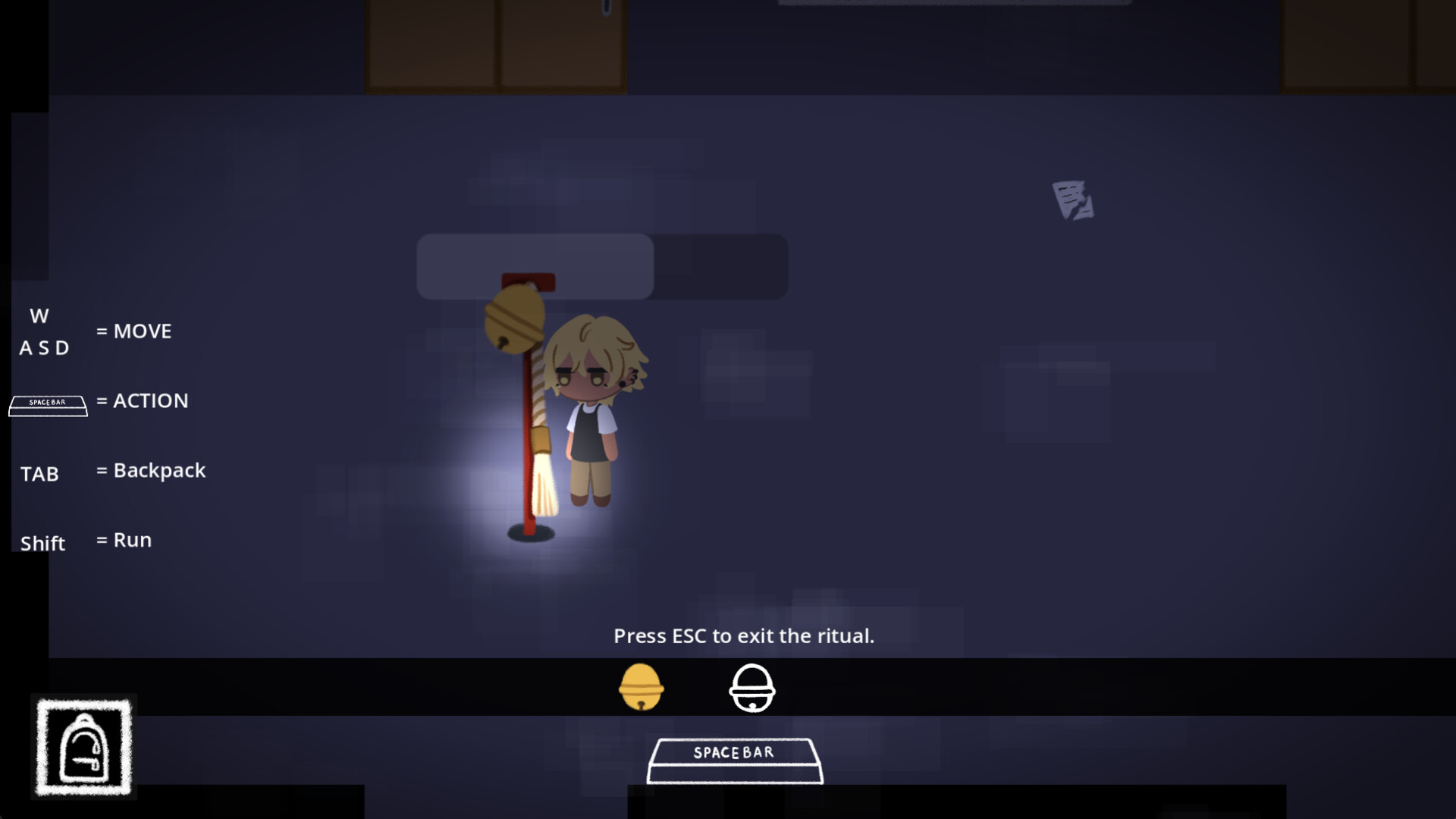Toggle the yellow filled bell slot
This screenshot has height=819, width=1456.
pos(639,687)
